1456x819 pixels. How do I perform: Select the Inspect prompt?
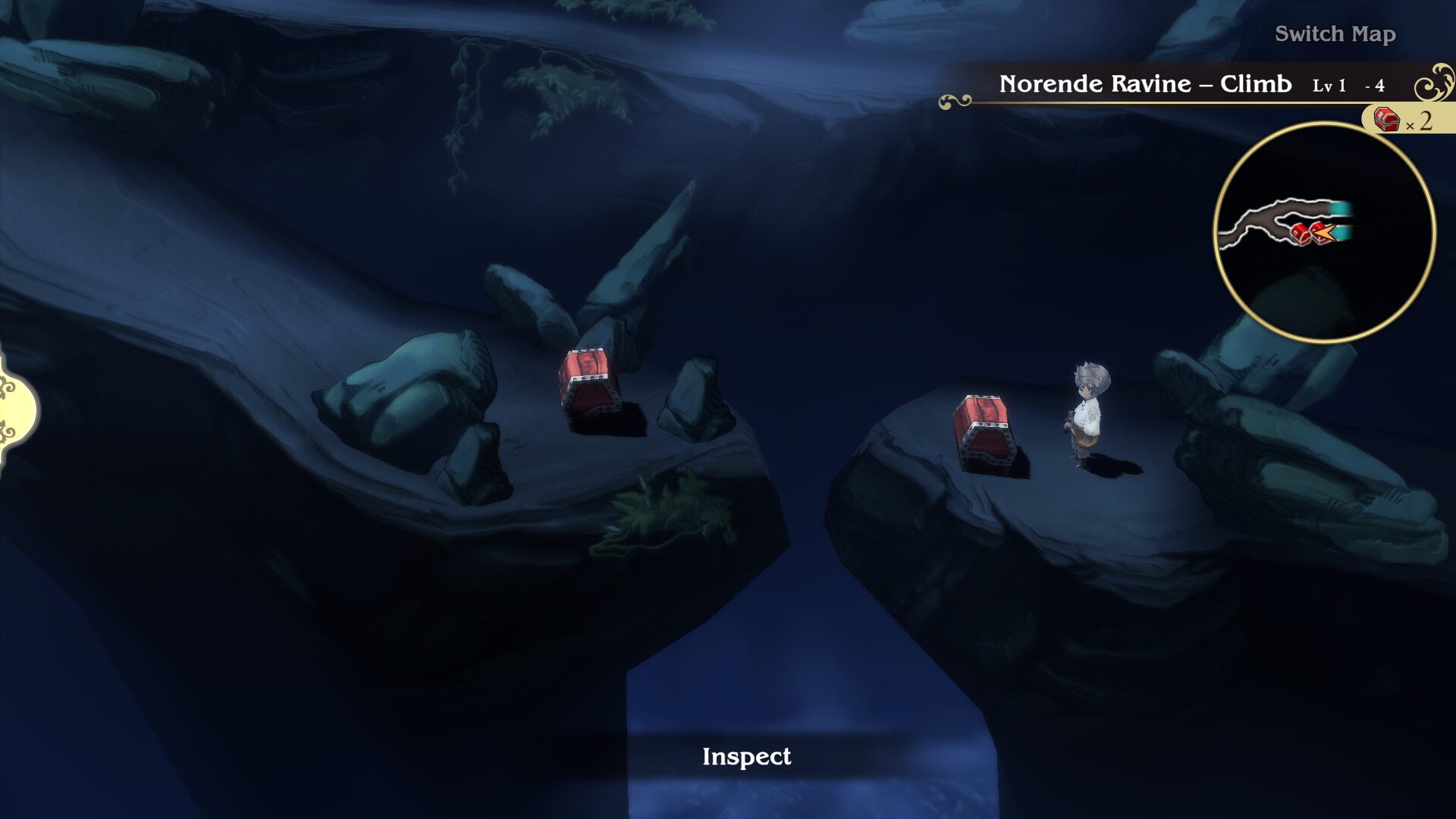(x=746, y=757)
